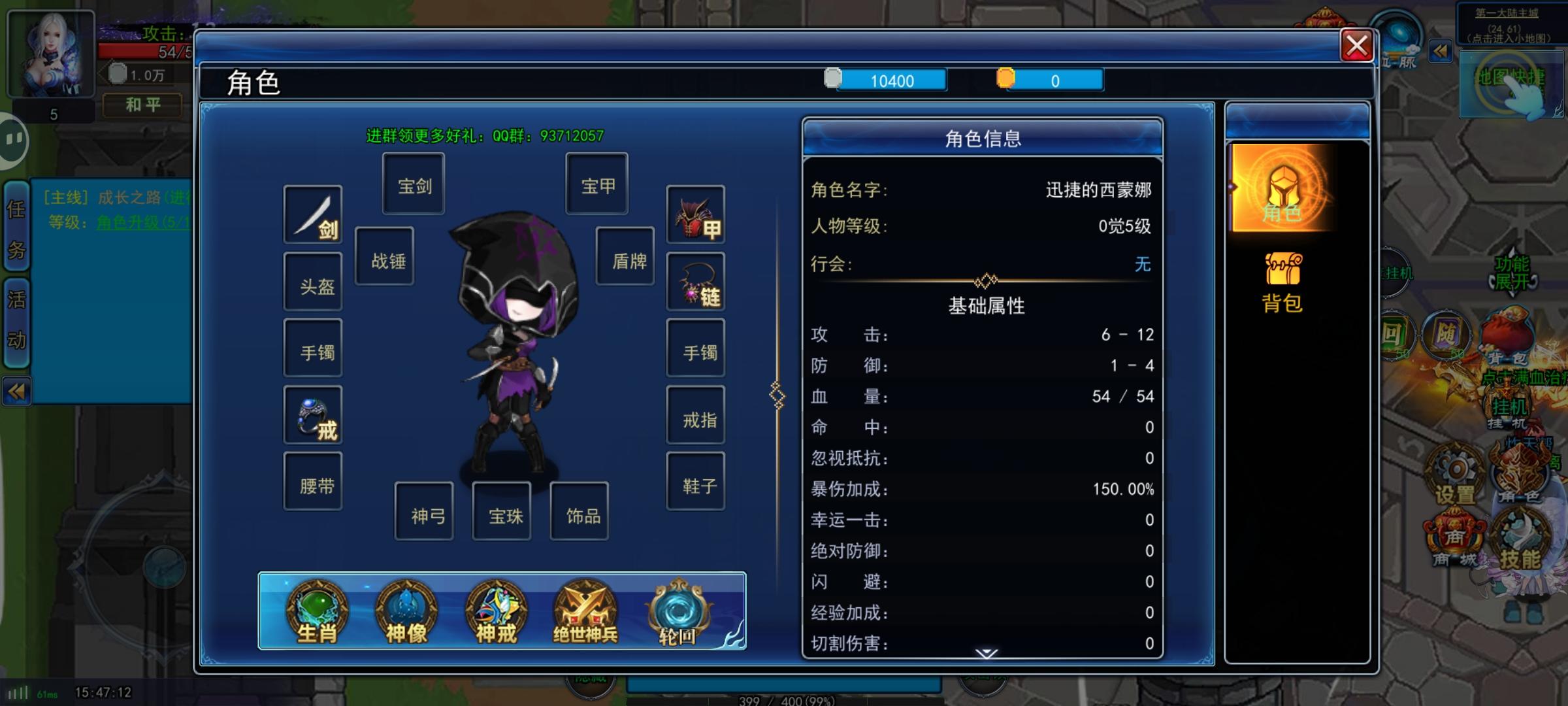Screen dimensions: 1568x706
Task: Select the equipped 戒 ring slot icon
Action: point(313,413)
